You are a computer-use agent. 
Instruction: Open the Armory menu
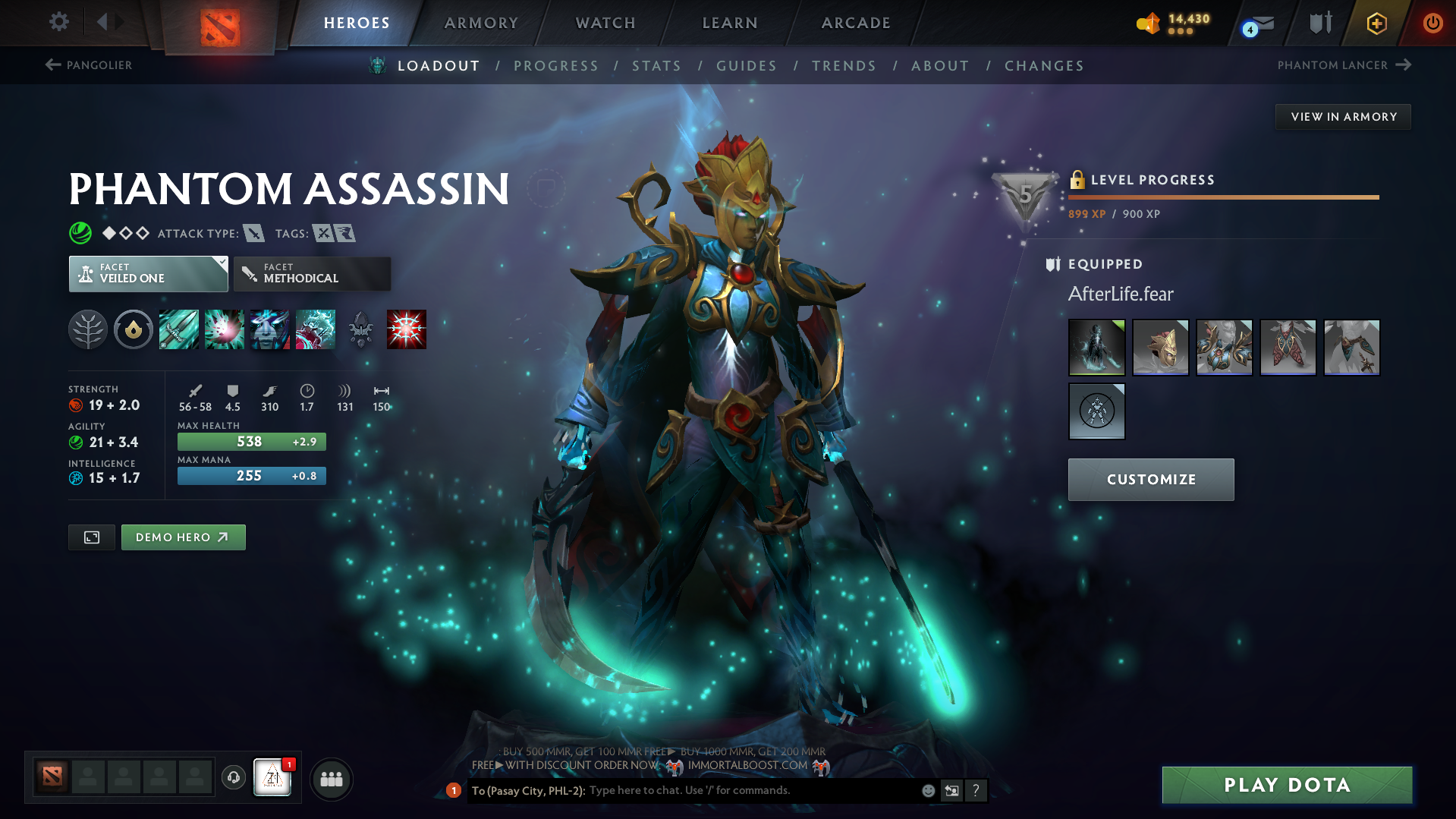pos(481,23)
